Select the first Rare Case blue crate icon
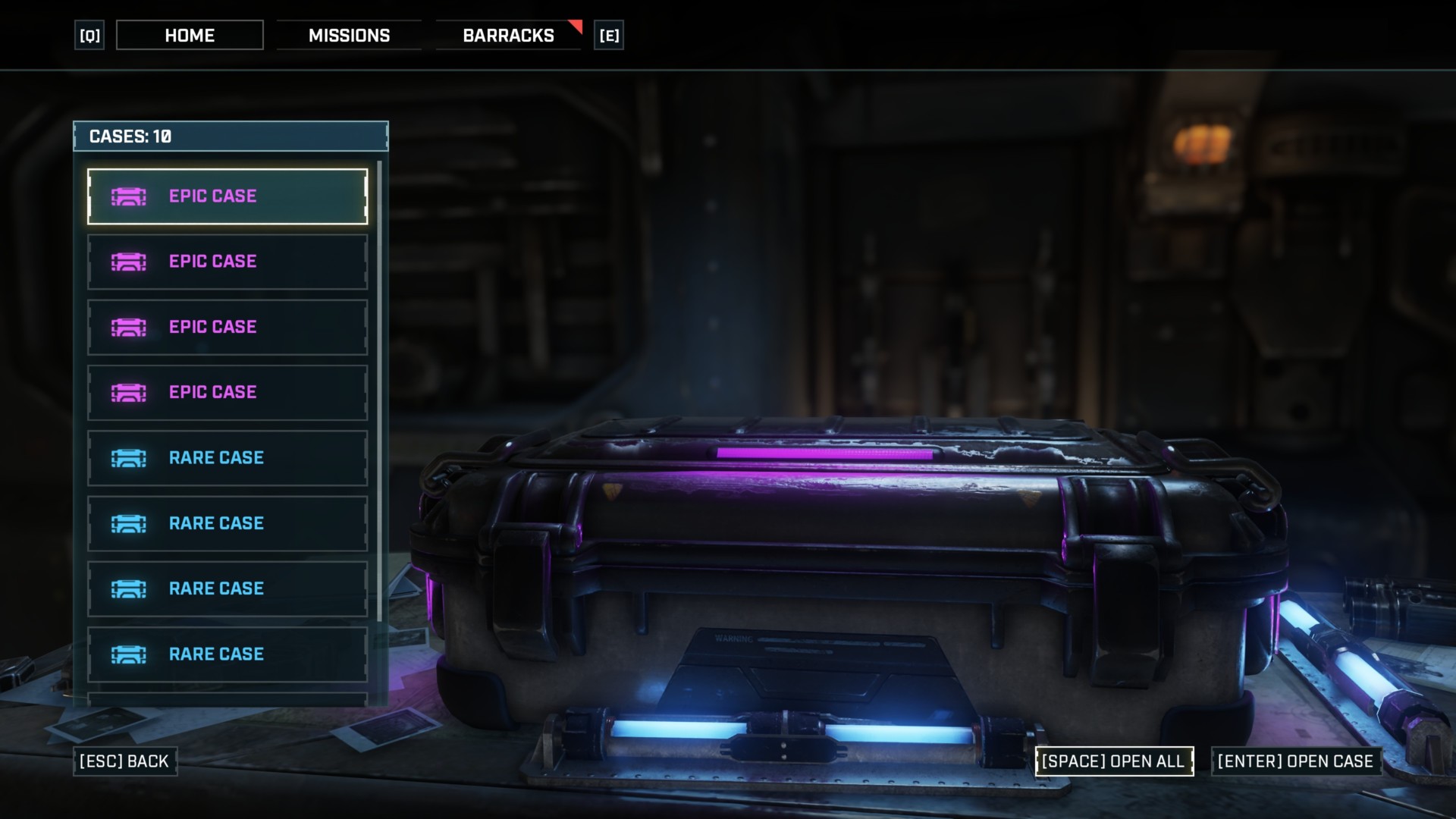Image resolution: width=1456 pixels, height=819 pixels. coord(129,457)
